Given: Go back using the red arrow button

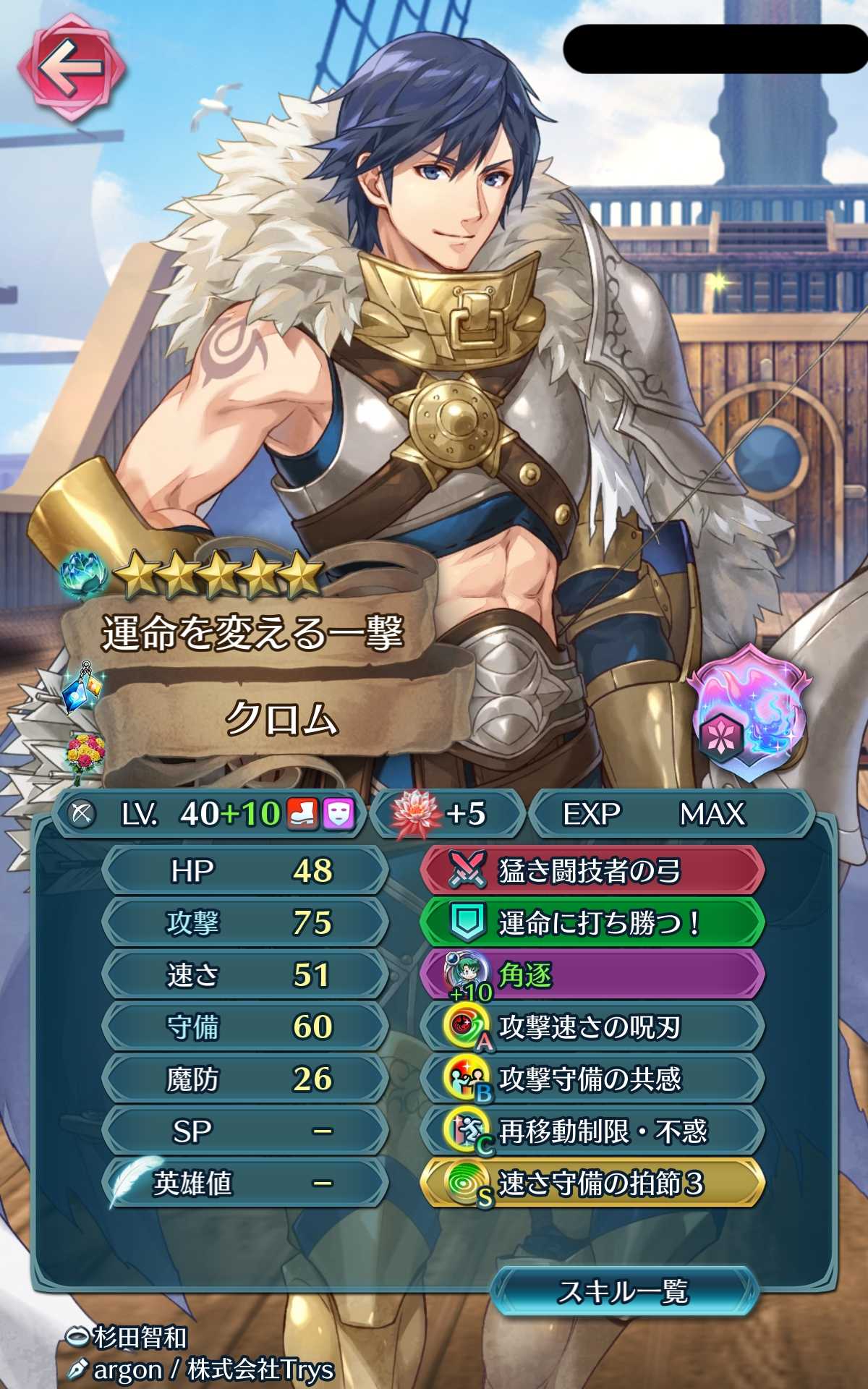Looking at the screenshot, I should pos(71,69).
